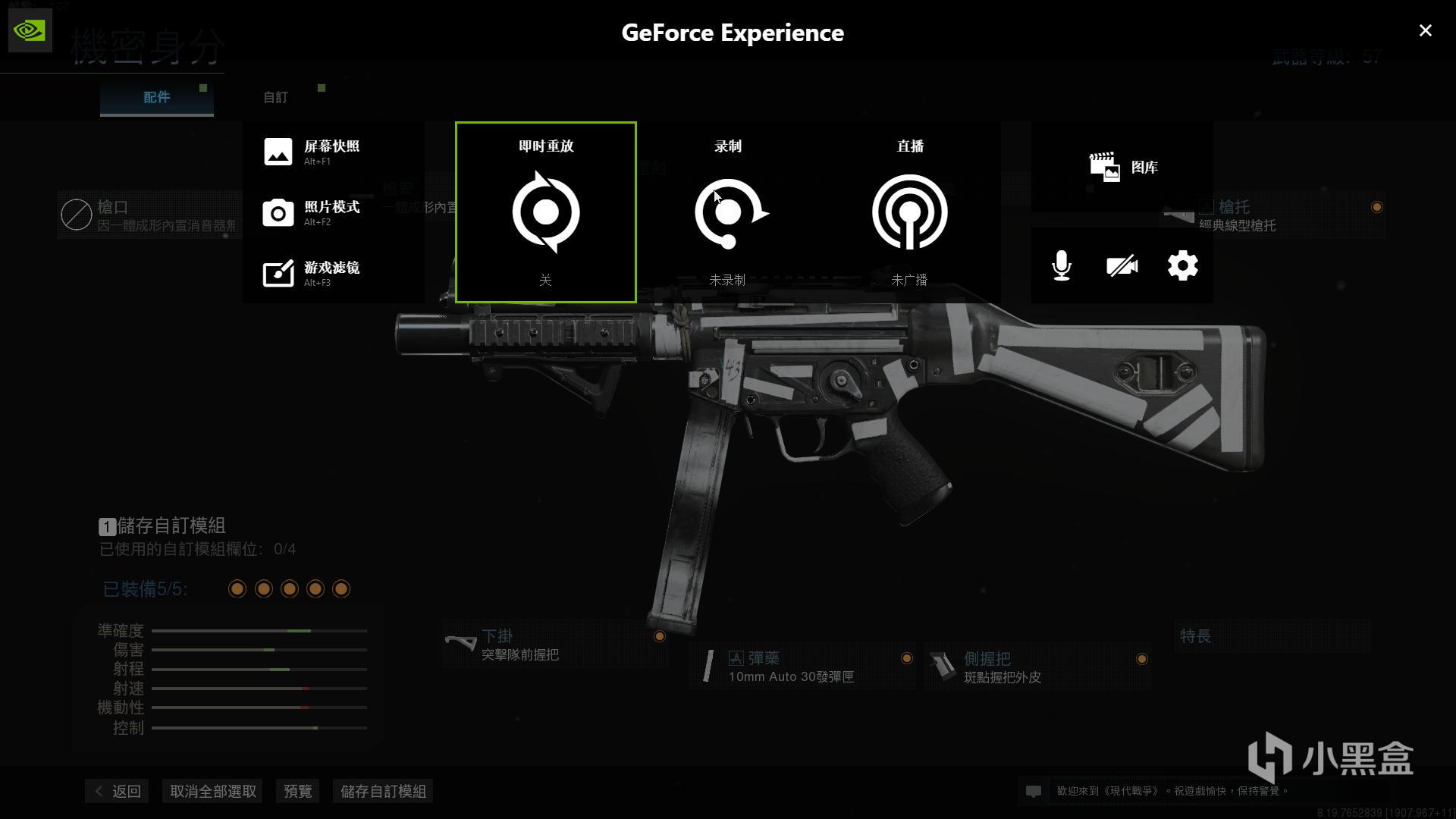Open the 直播 broadcast option

pos(910,212)
